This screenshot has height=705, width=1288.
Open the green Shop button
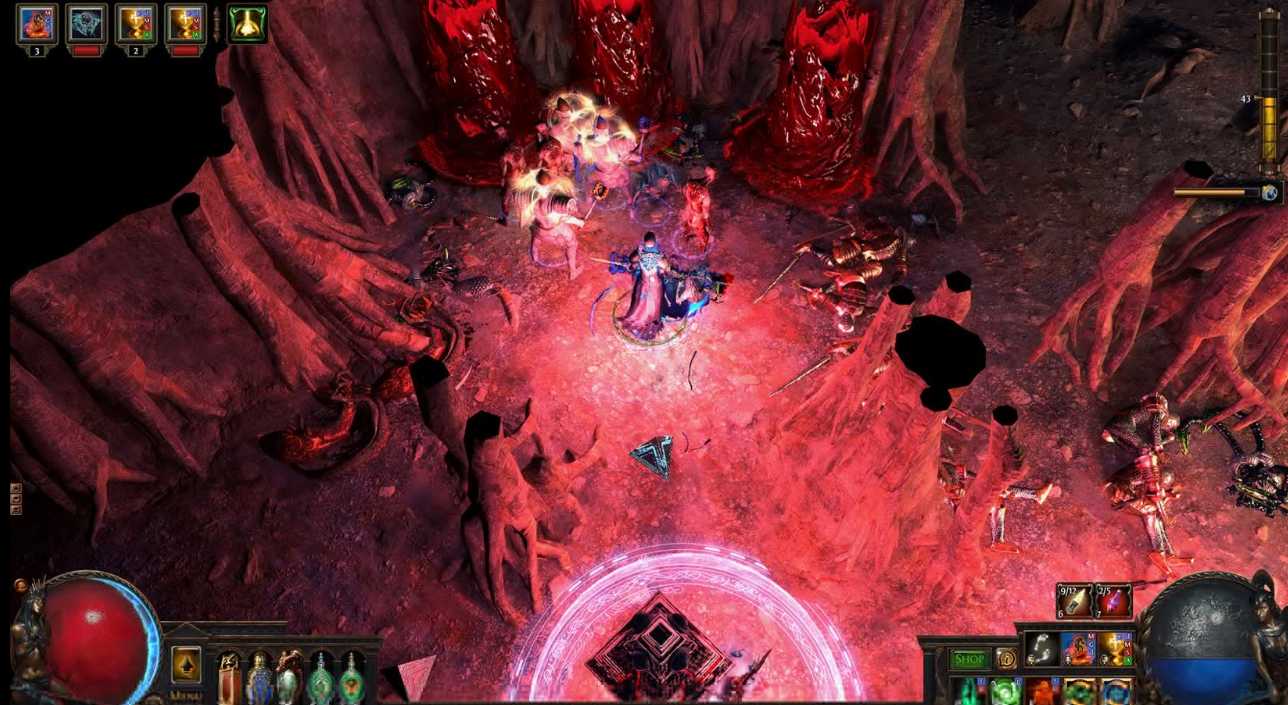(x=968, y=659)
